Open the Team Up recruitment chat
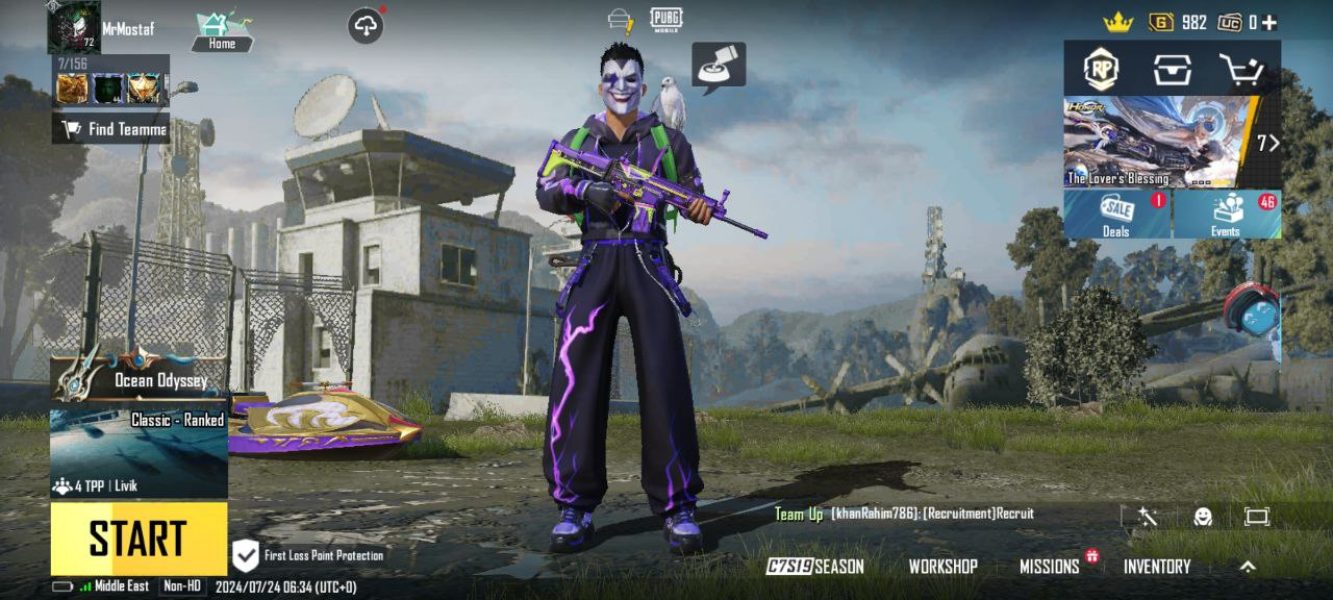This screenshot has width=1333, height=600. pyautogui.click(x=904, y=514)
